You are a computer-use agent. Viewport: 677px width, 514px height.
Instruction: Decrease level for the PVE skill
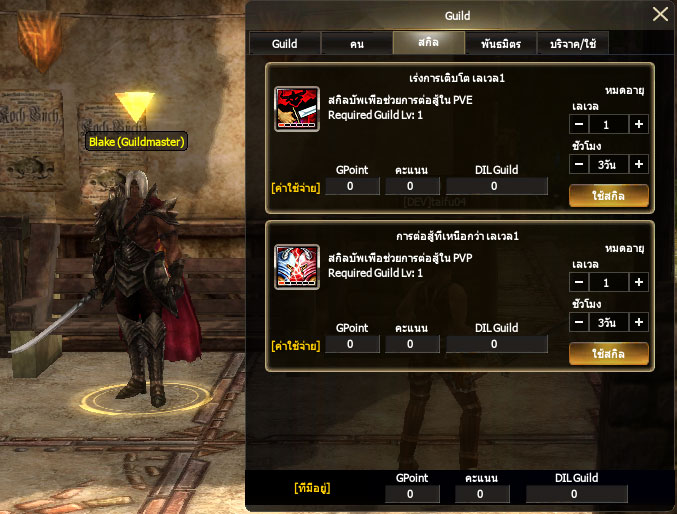click(580, 124)
